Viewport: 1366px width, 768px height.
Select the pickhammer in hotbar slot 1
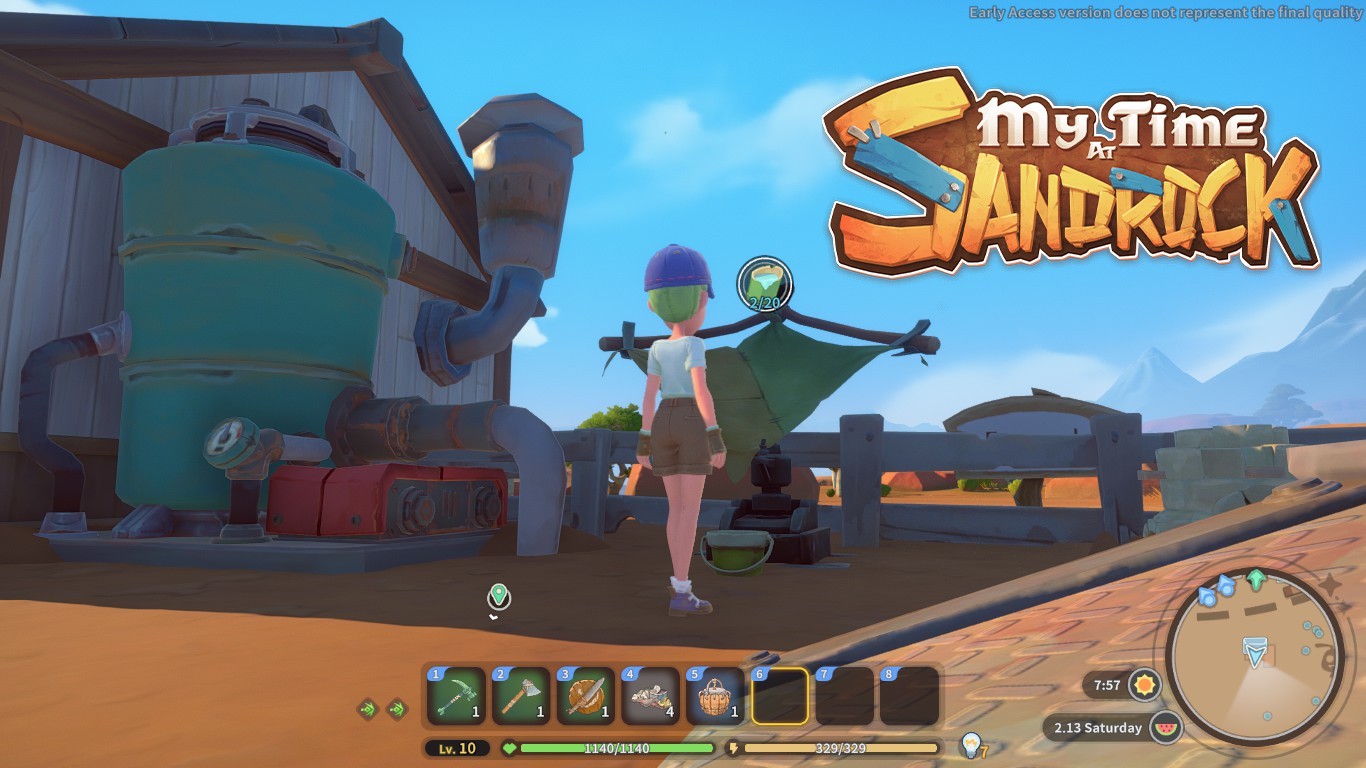(456, 696)
